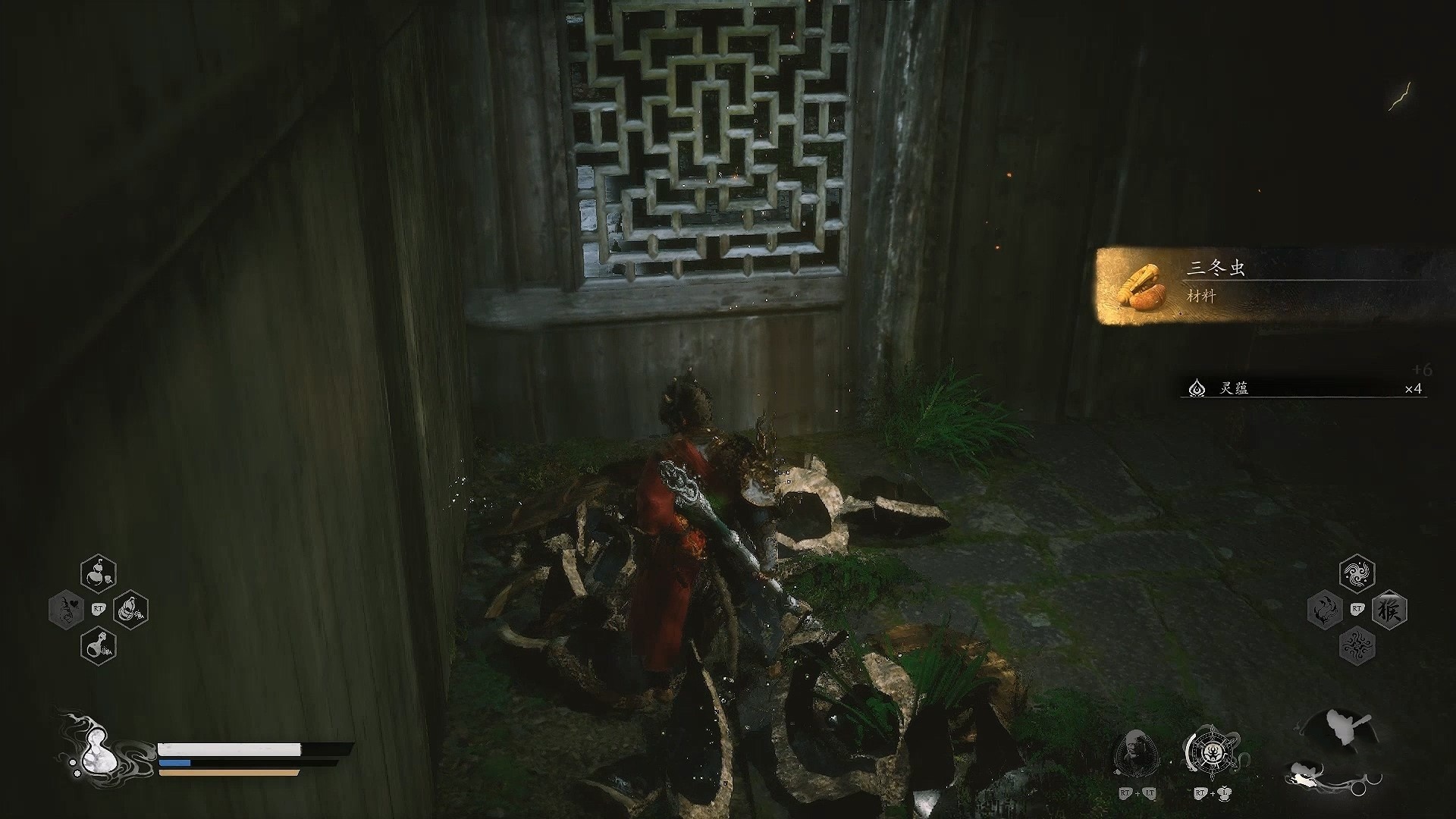The width and height of the screenshot is (1456, 819).
Task: Use the greyed-out heart potion slot
Action: [x=66, y=610]
